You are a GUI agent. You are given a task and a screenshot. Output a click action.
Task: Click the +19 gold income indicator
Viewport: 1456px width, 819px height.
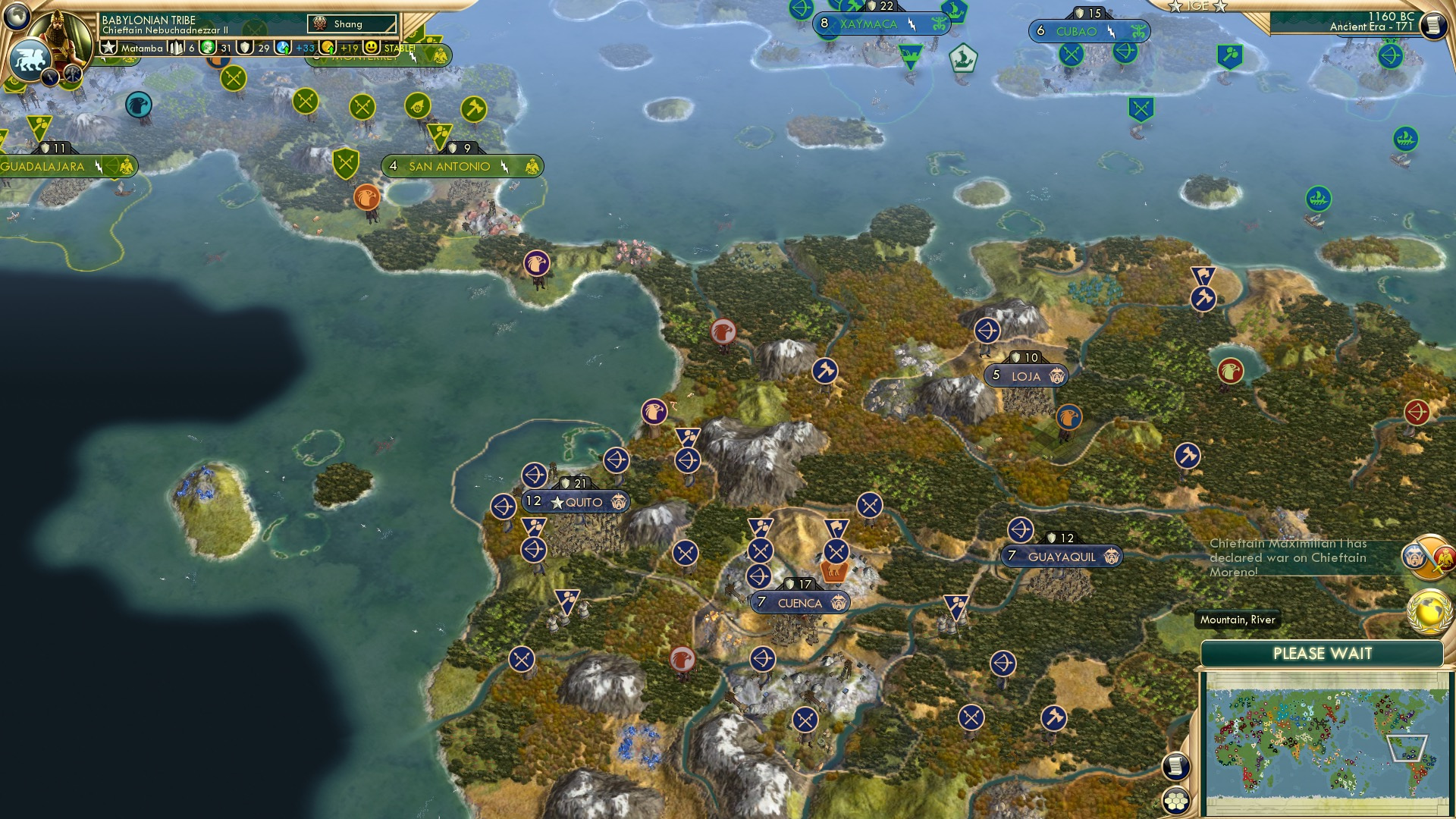(347, 48)
